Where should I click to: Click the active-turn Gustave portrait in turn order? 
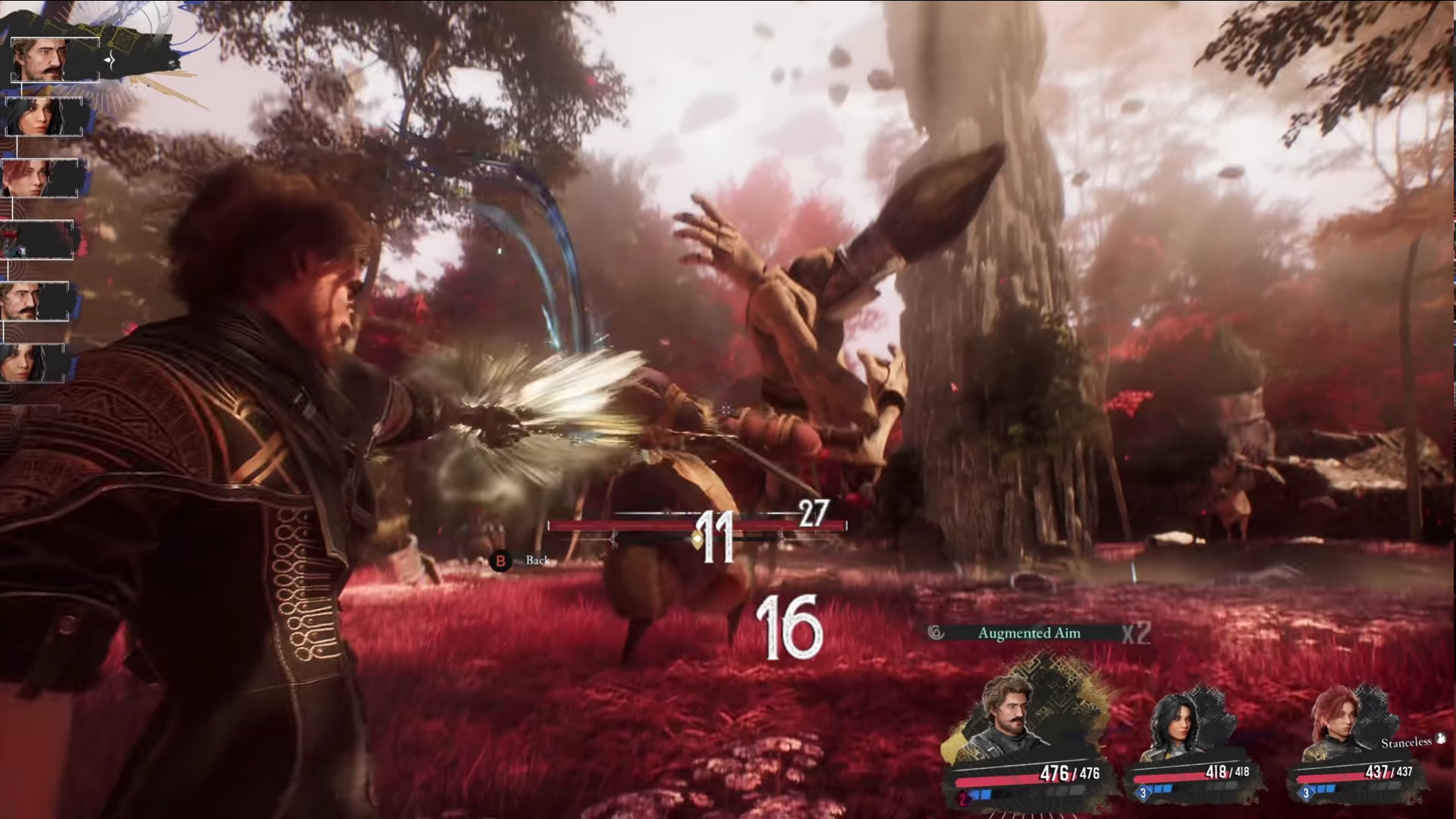[55, 59]
